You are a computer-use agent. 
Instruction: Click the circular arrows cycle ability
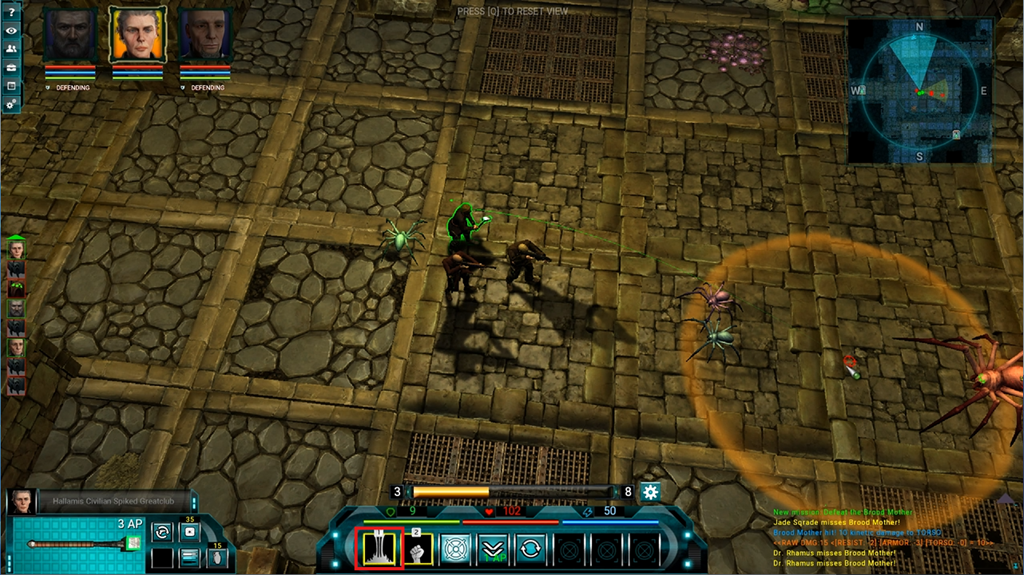pyautogui.click(x=530, y=548)
